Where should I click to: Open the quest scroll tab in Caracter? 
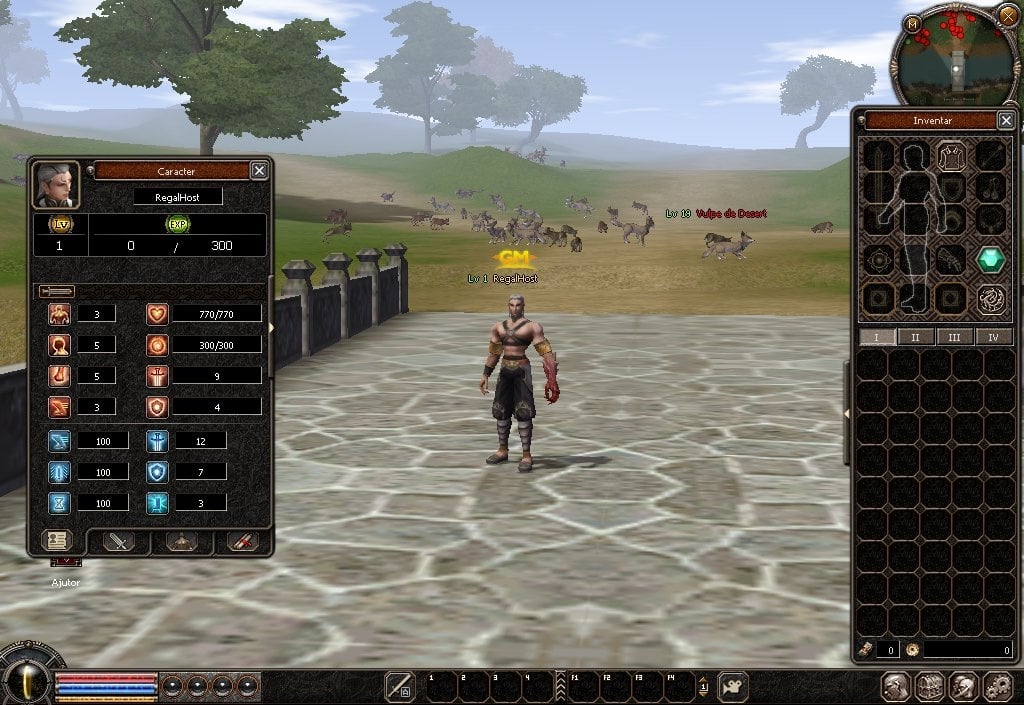242,541
